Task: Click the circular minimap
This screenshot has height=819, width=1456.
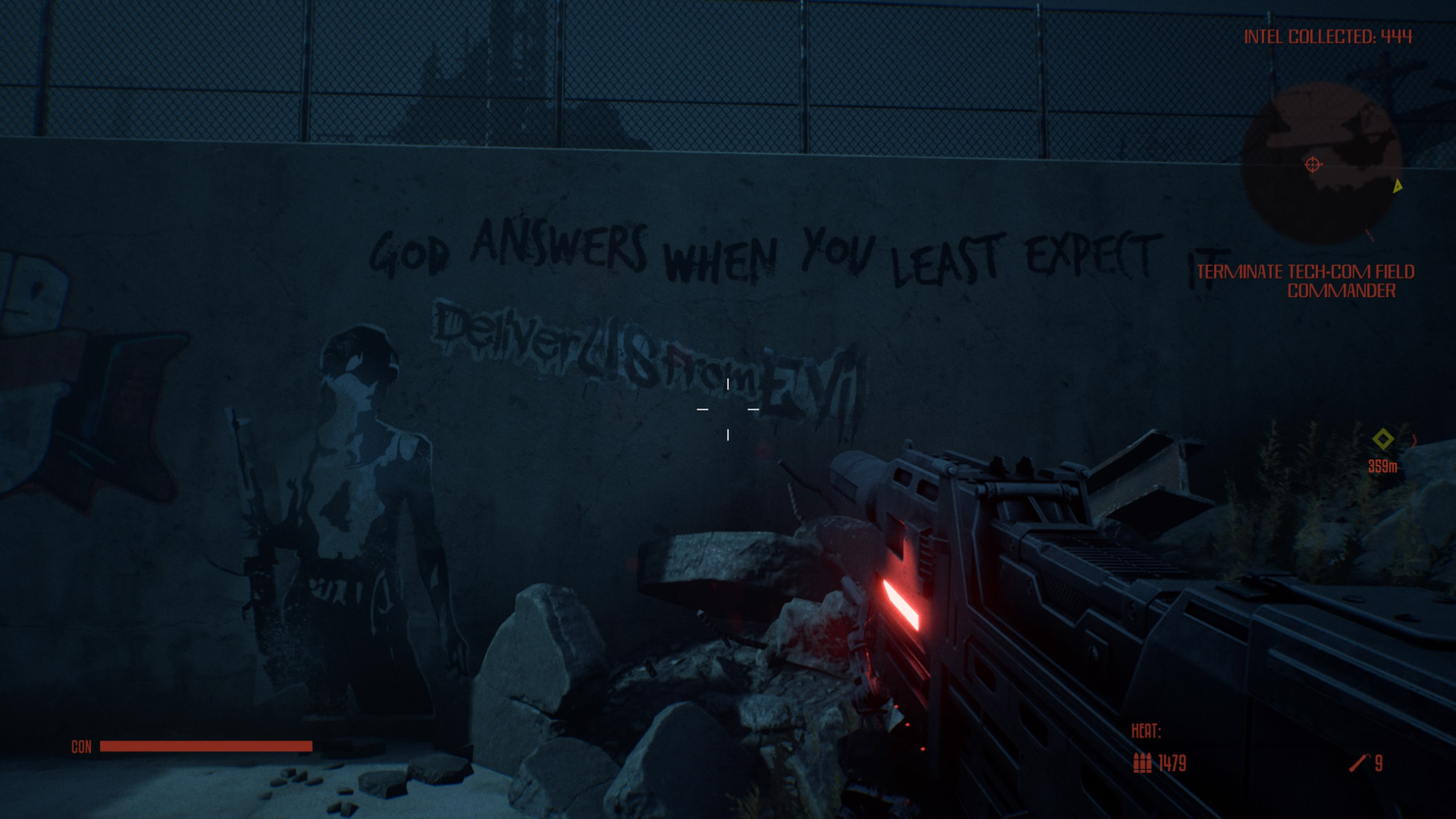Action: [1320, 162]
